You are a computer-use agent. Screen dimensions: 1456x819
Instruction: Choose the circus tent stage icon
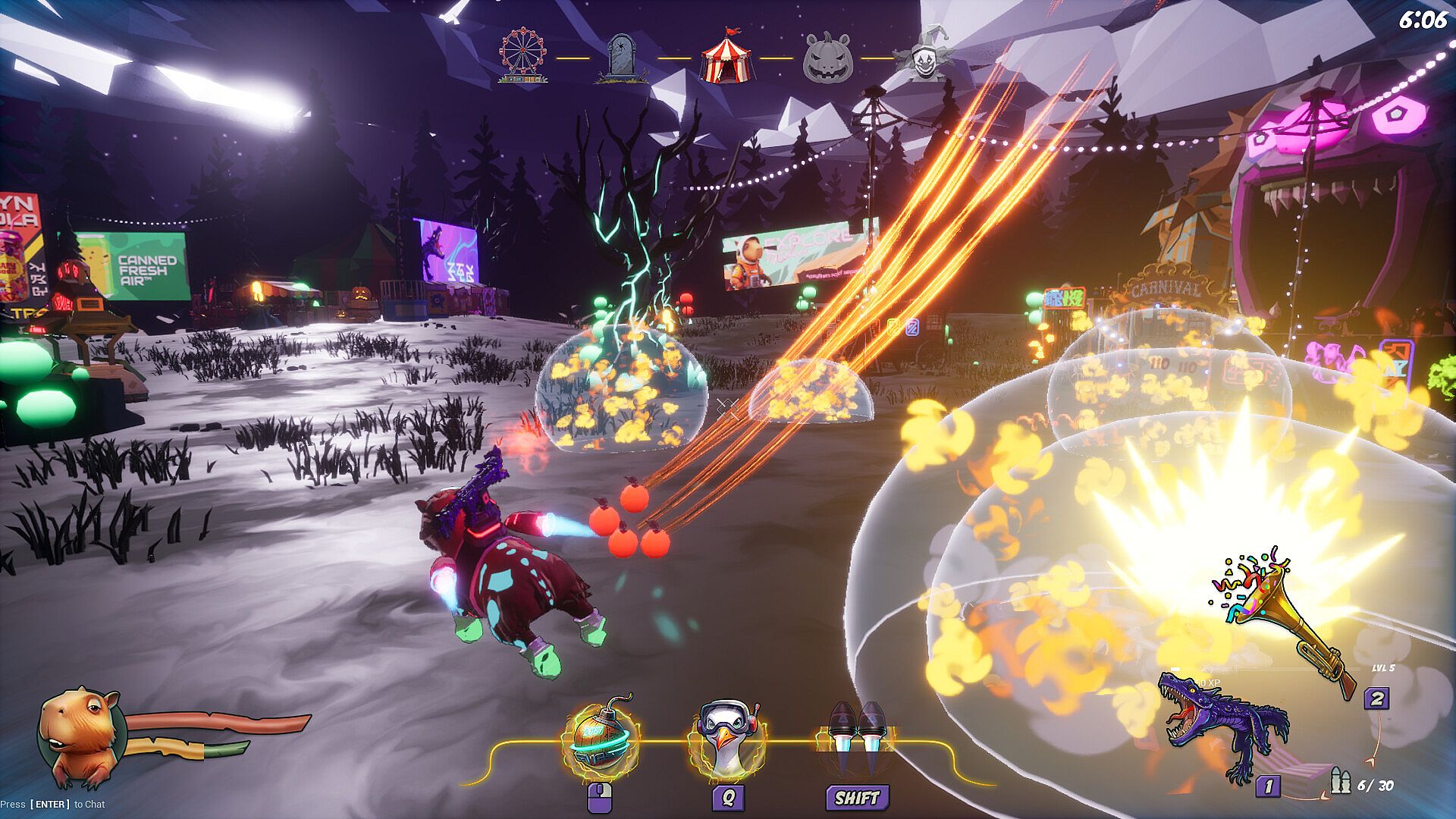coord(726,56)
